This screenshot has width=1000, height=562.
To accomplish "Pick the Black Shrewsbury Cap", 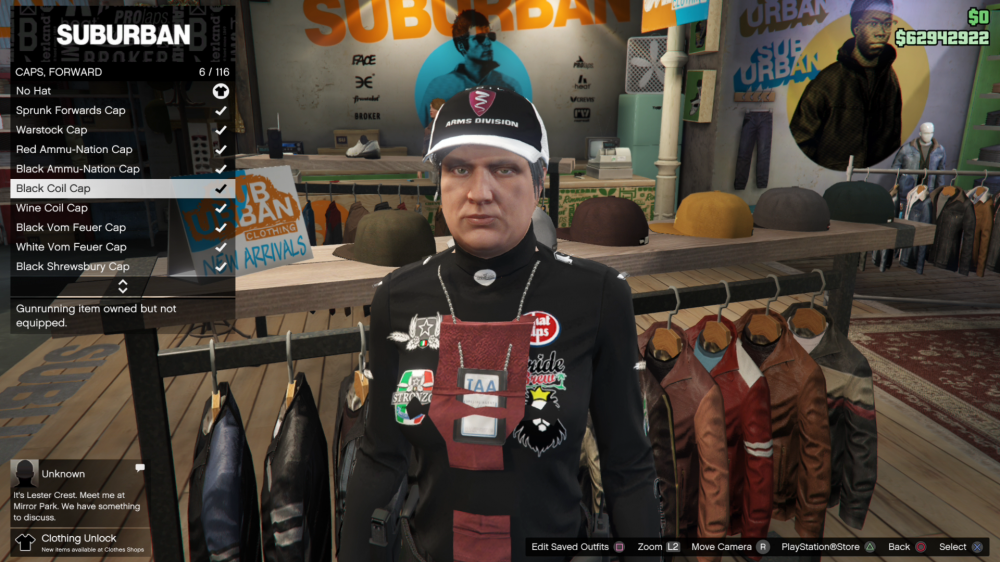I will point(122,267).
